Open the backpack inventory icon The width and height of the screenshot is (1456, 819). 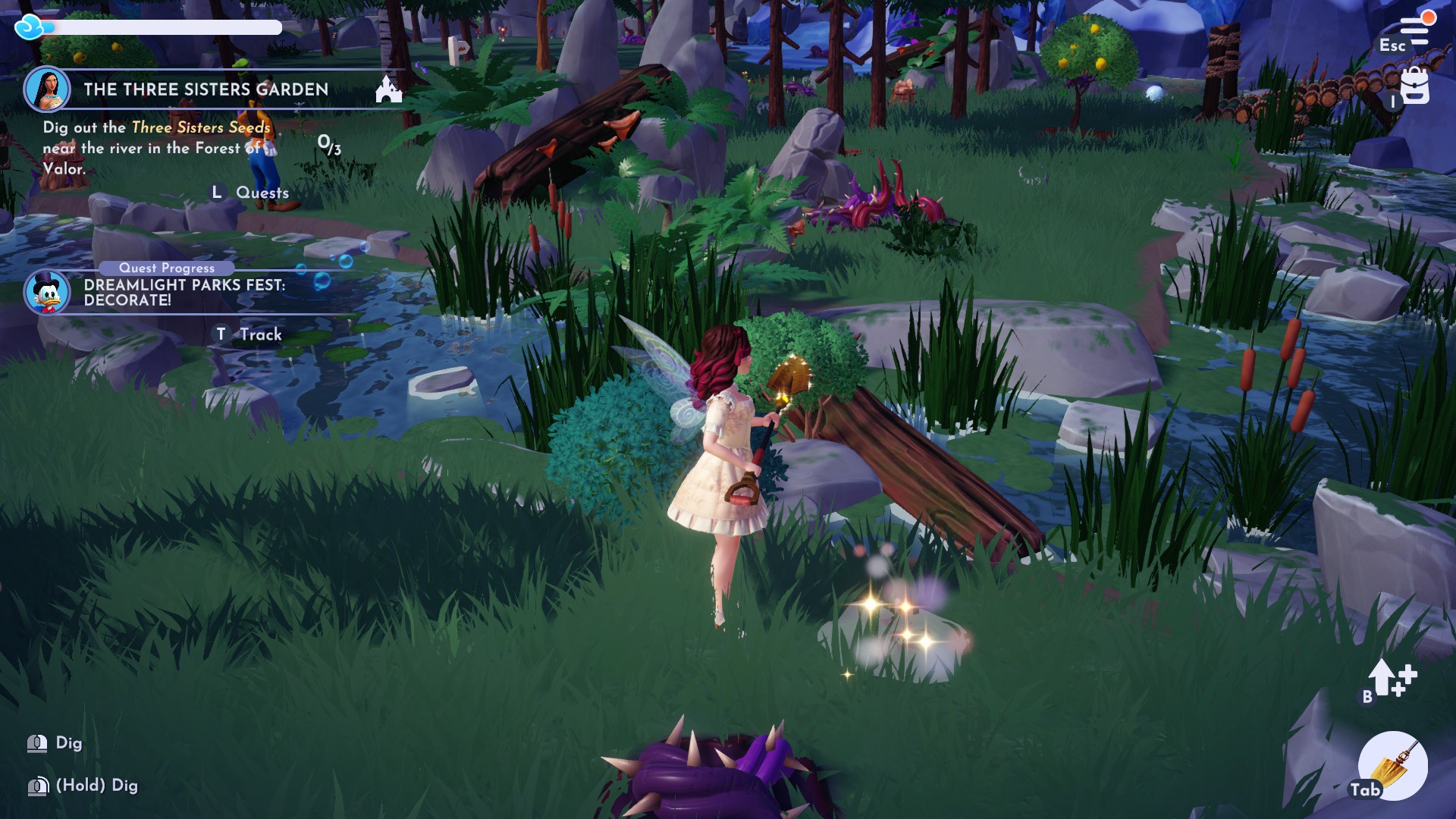(x=1414, y=87)
